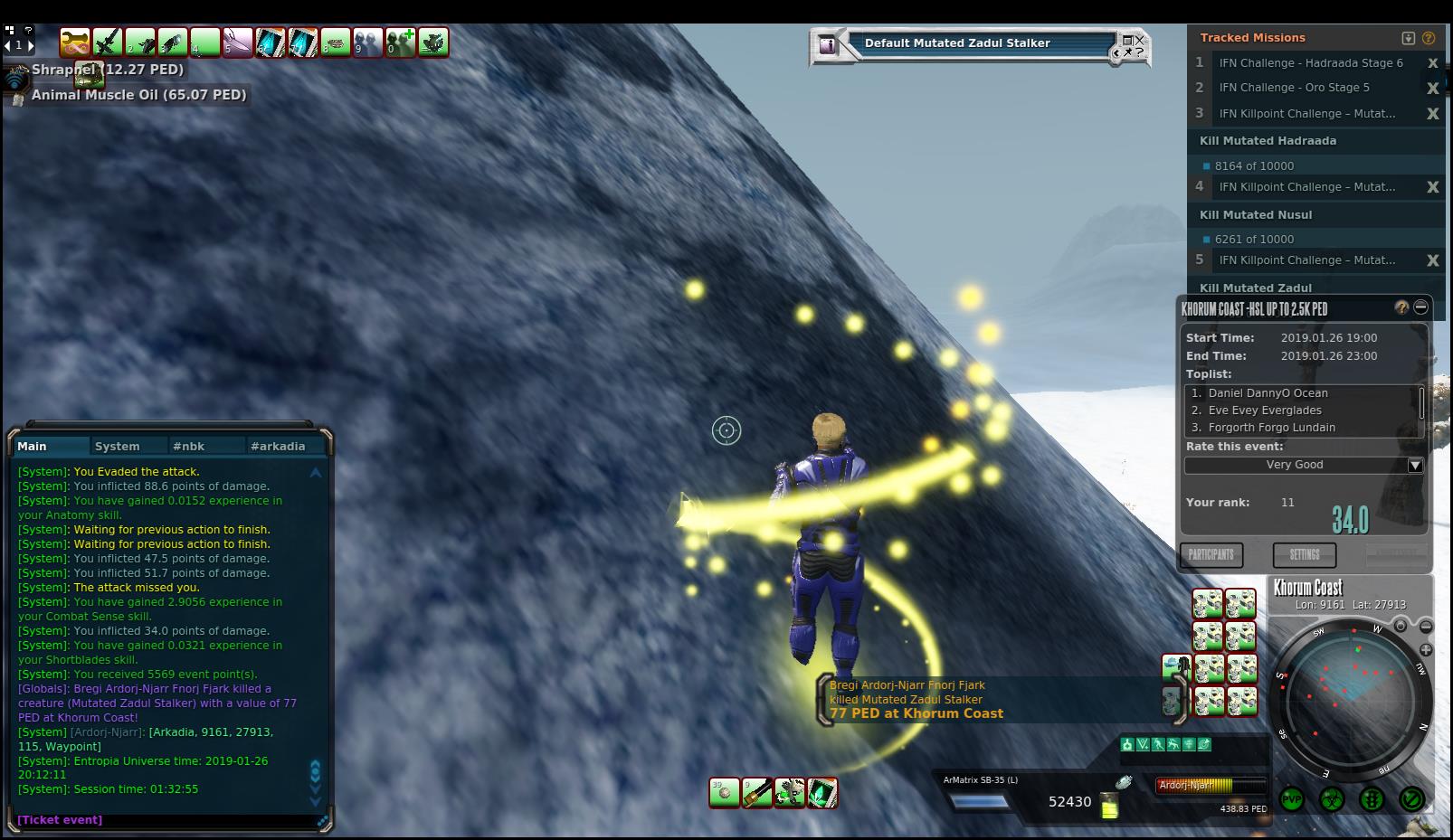Image resolution: width=1453 pixels, height=840 pixels.
Task: Click the radar zoom-out minus button
Action: point(1426,626)
